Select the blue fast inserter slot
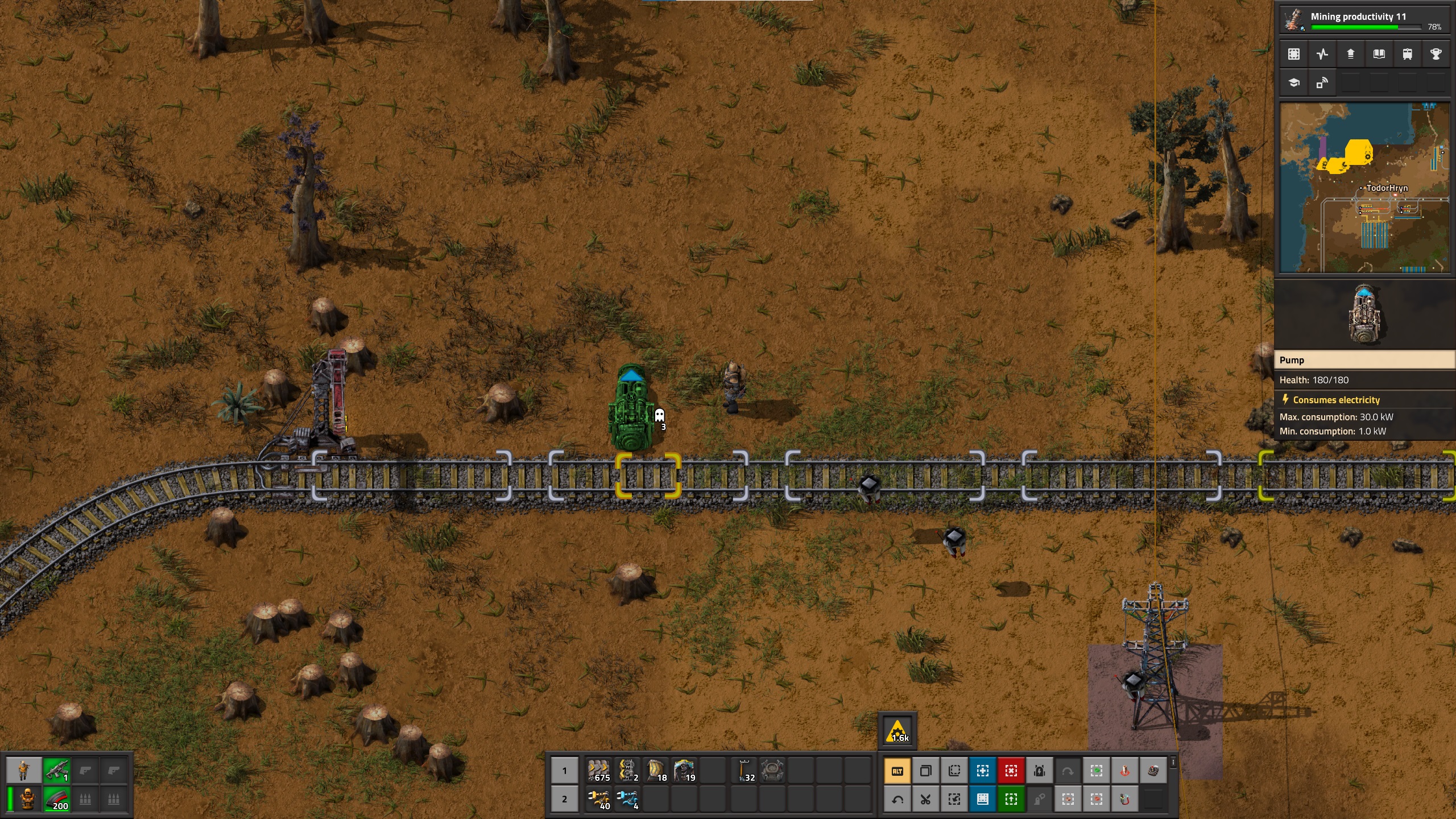Image resolution: width=1456 pixels, height=819 pixels. click(x=627, y=799)
